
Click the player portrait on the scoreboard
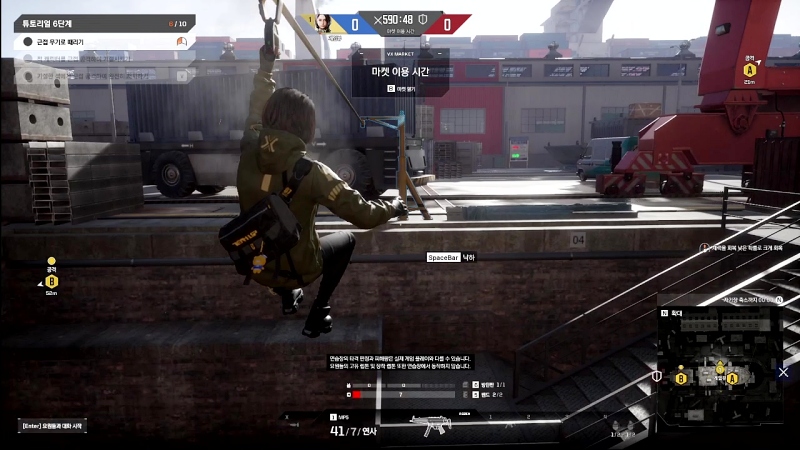pyautogui.click(x=324, y=22)
